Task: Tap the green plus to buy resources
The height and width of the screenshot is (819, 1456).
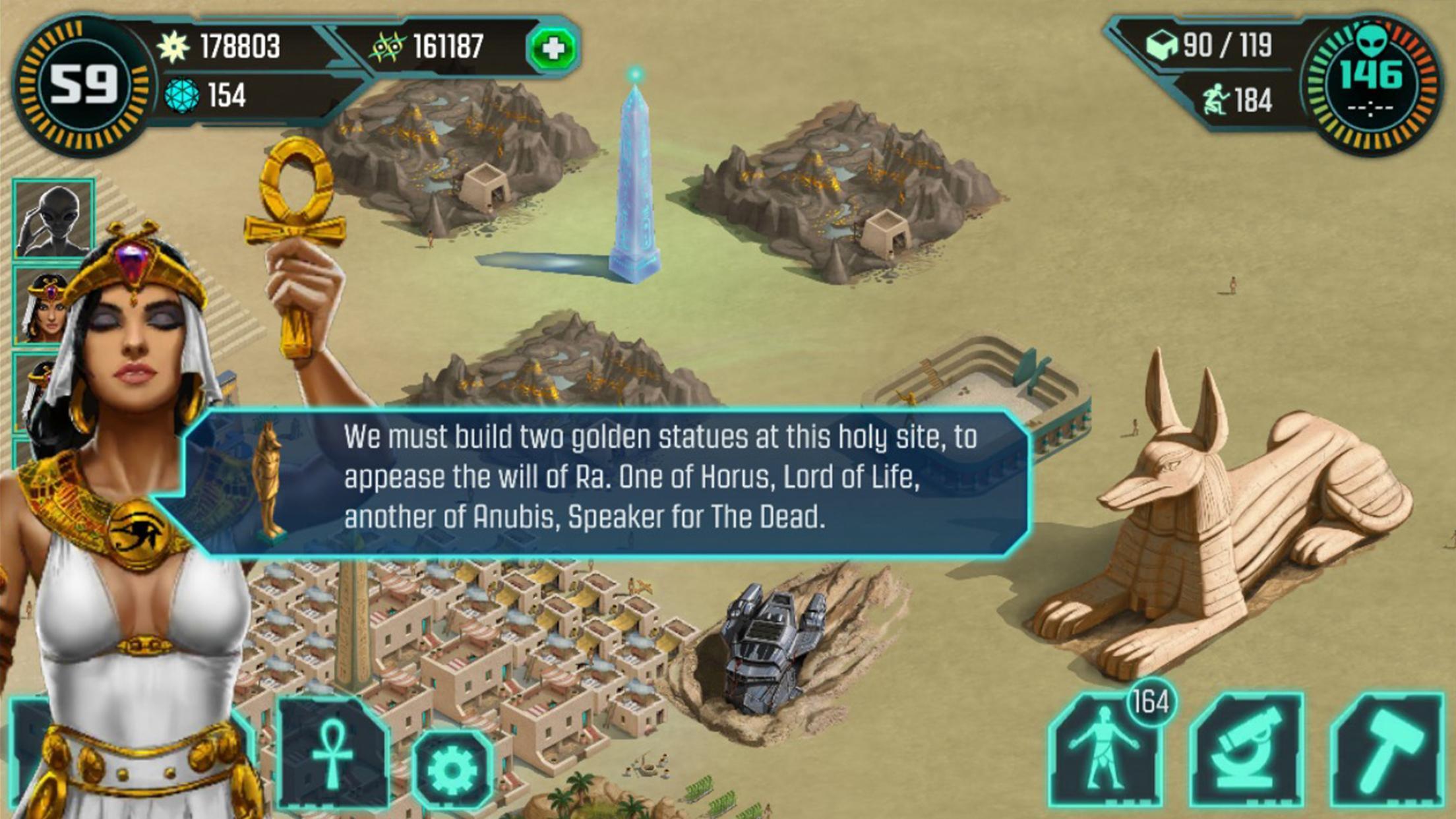Action: point(553,48)
